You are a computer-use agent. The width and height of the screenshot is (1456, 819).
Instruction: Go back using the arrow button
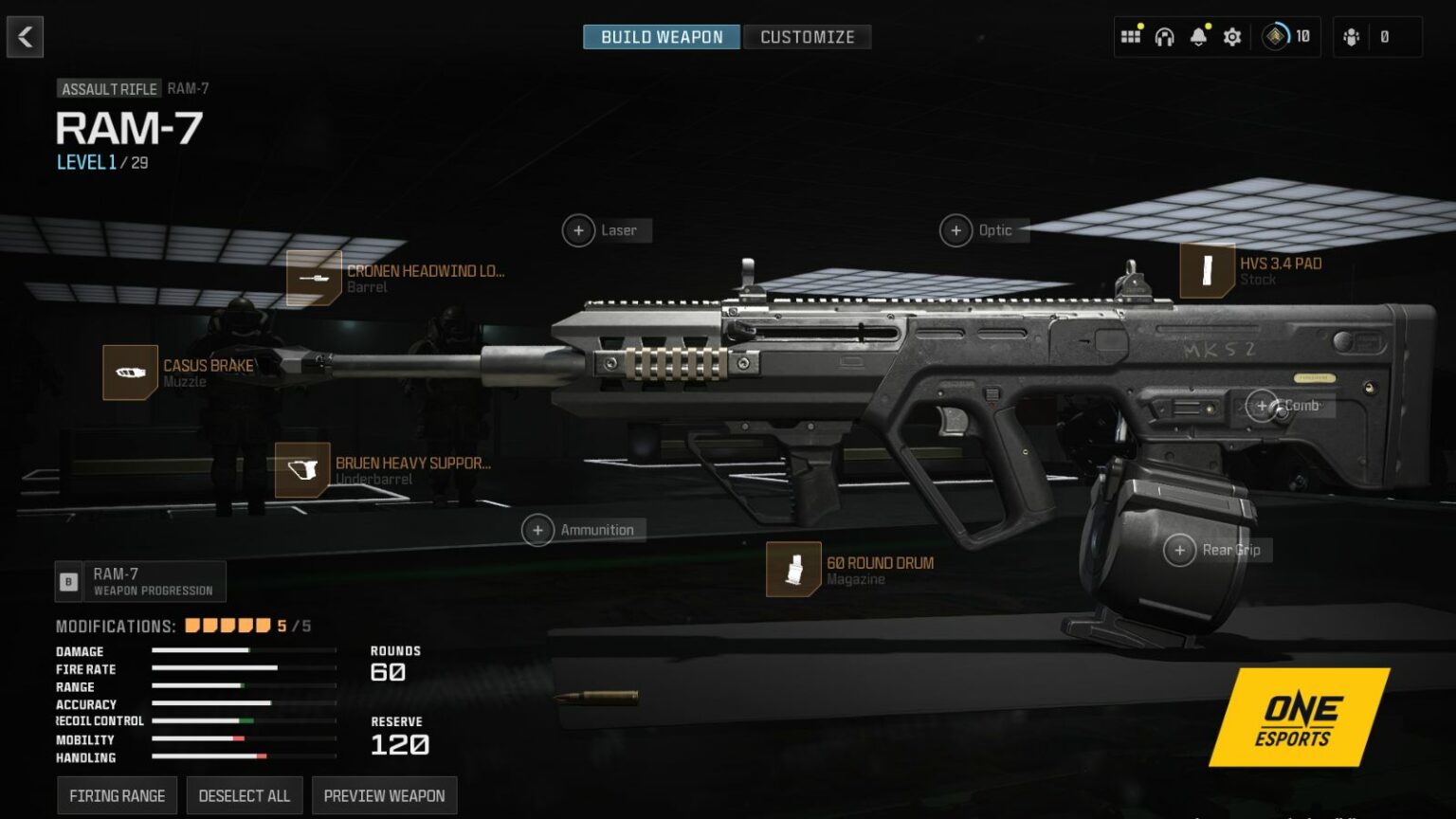click(x=25, y=37)
